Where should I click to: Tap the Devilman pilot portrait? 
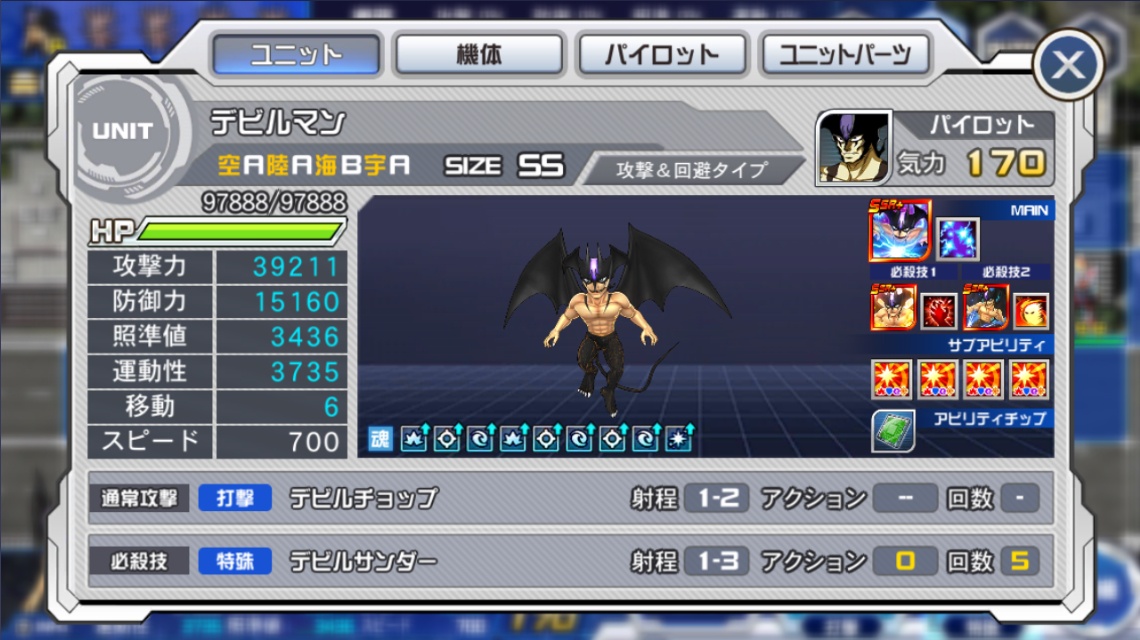(x=853, y=147)
